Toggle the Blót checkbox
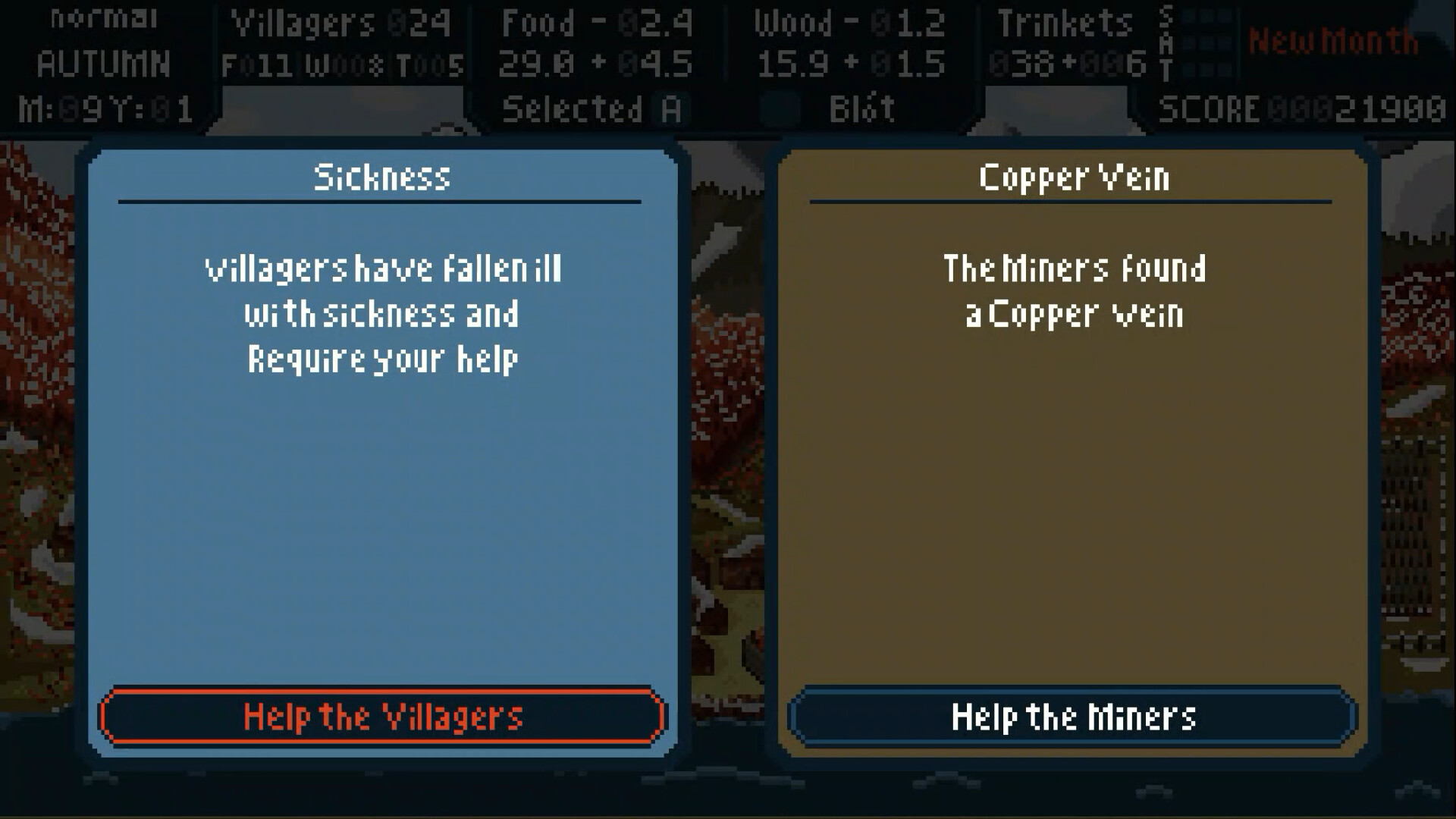Screen dimensions: 1456x819 point(780,108)
